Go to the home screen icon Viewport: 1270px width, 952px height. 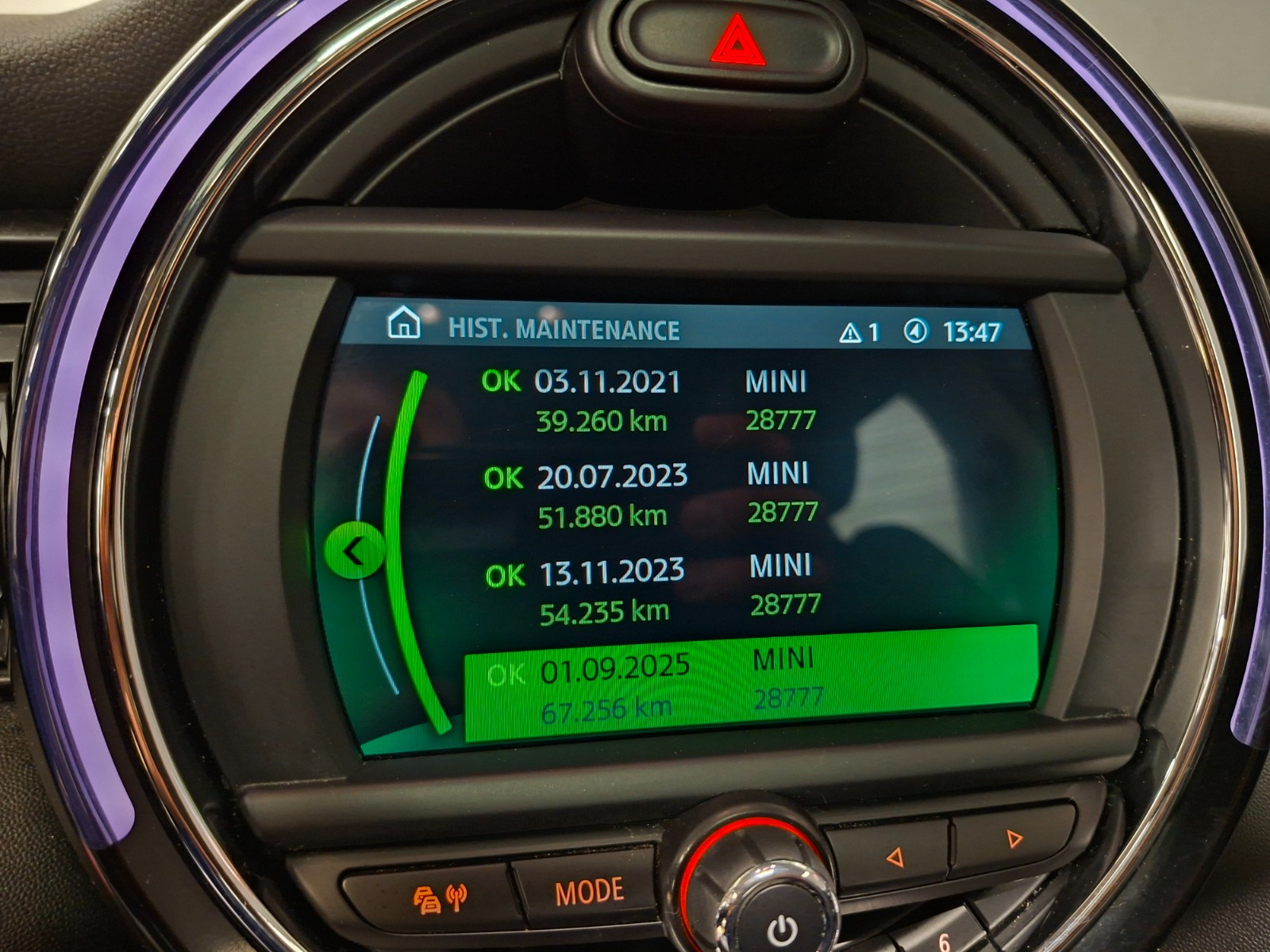(x=403, y=324)
